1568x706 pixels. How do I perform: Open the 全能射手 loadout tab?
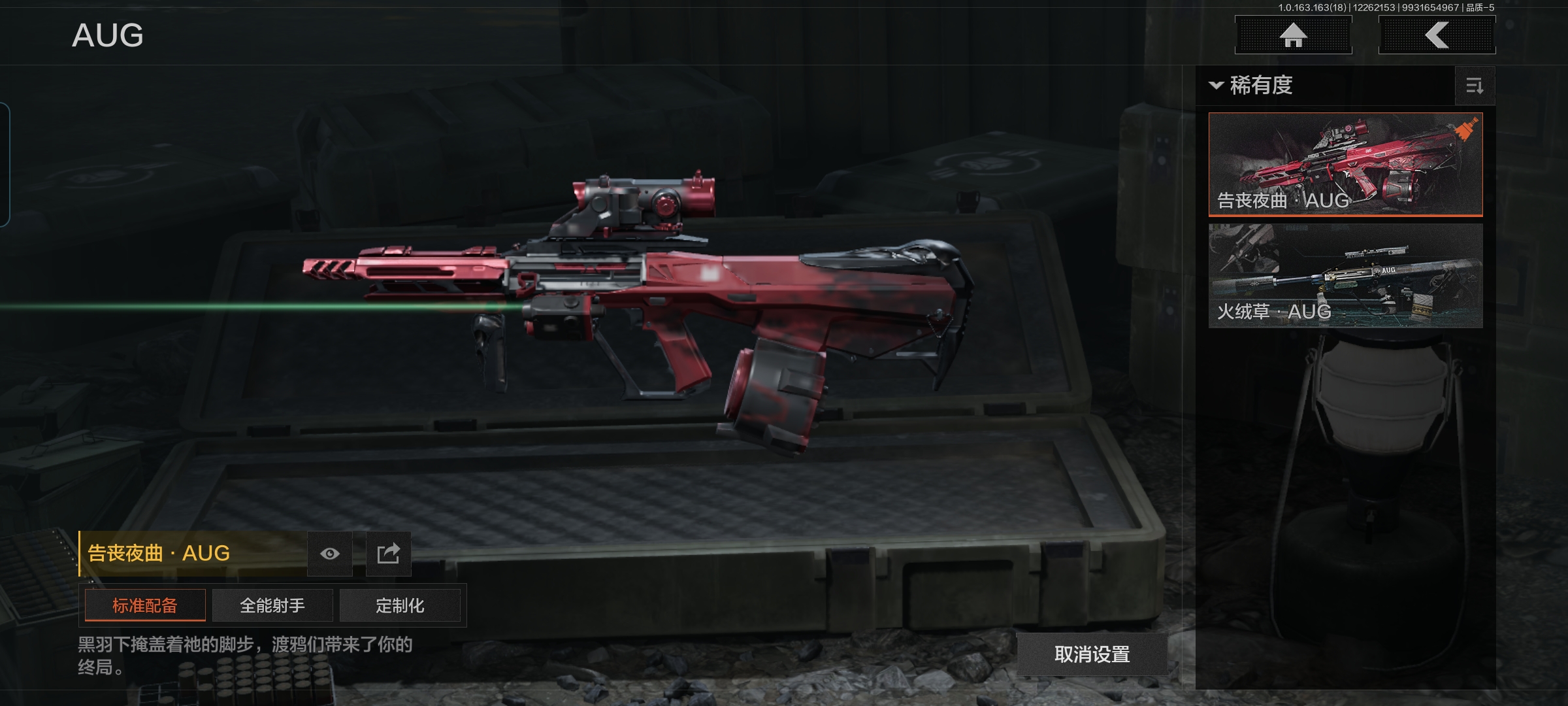pyautogui.click(x=272, y=605)
